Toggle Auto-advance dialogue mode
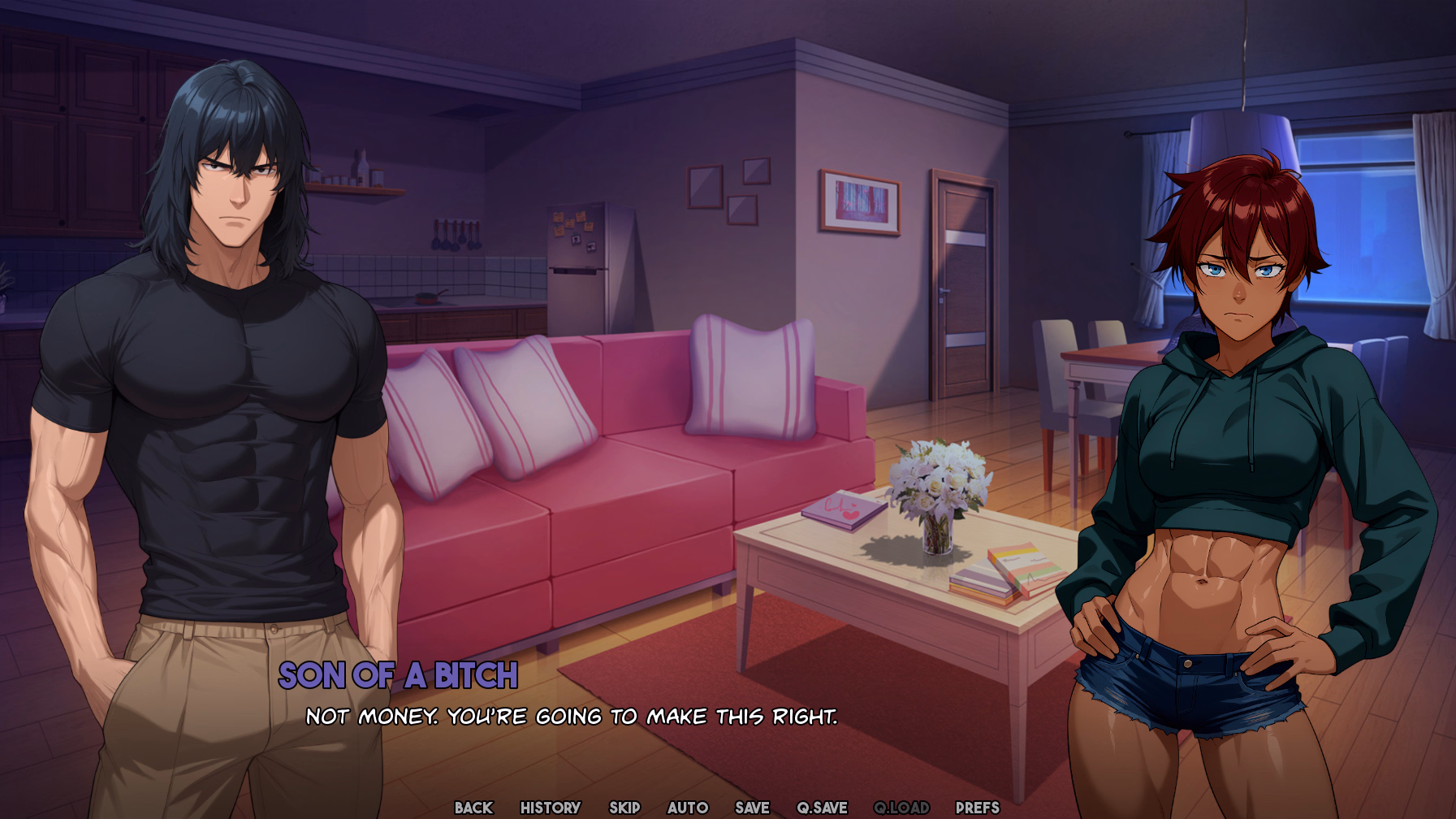This screenshot has width=1456, height=819. click(687, 808)
